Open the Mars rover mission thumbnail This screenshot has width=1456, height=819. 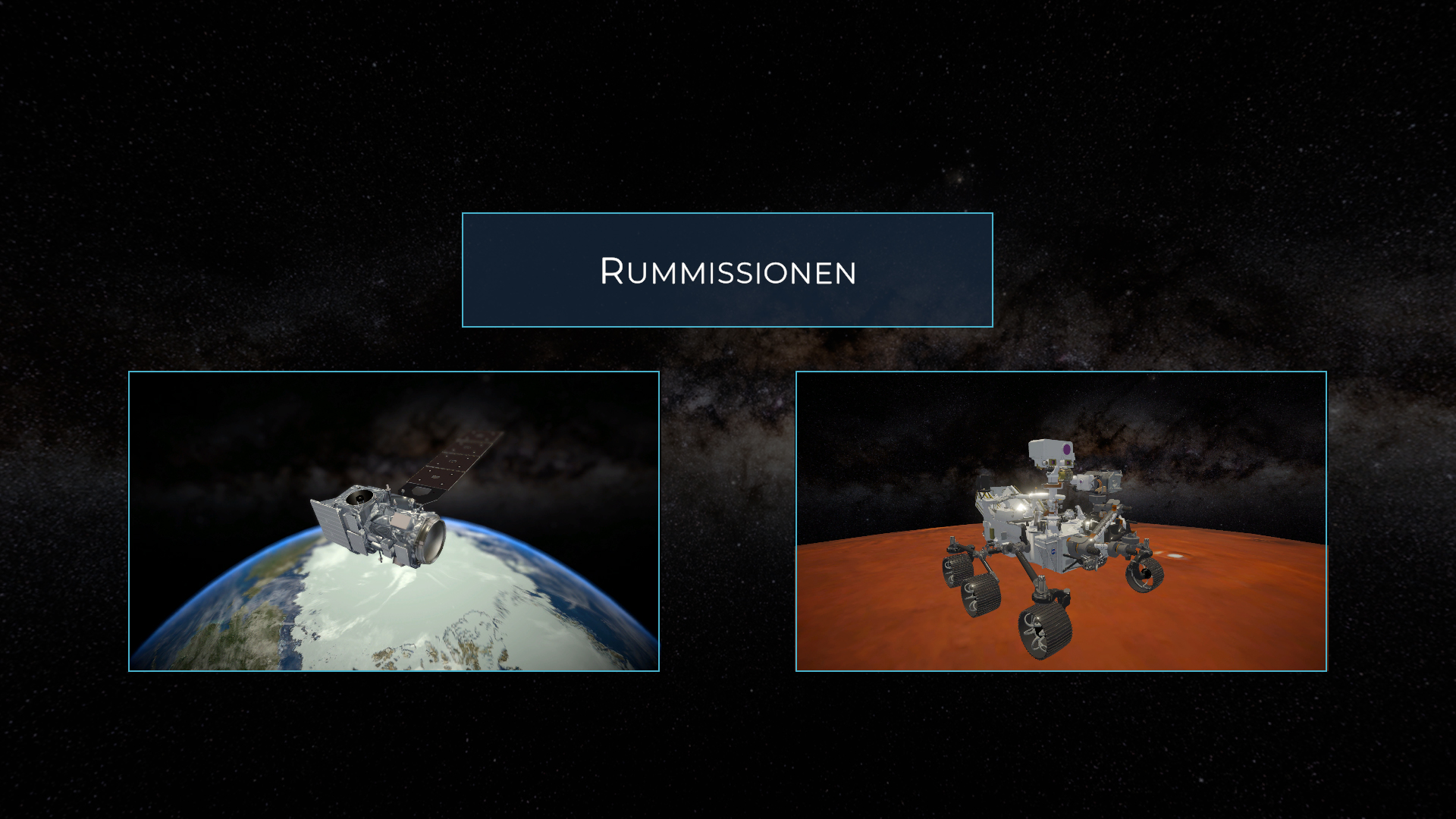1061,521
